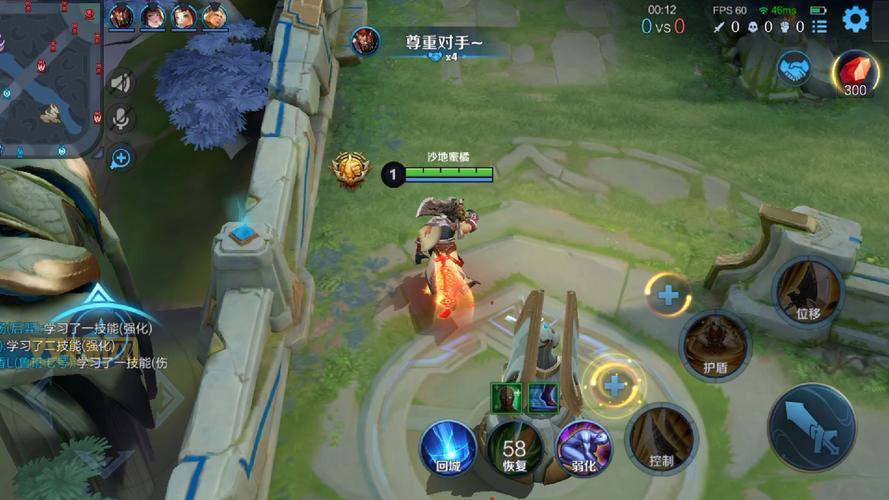Activate the 位移 skill
889x500 pixels.
click(808, 291)
